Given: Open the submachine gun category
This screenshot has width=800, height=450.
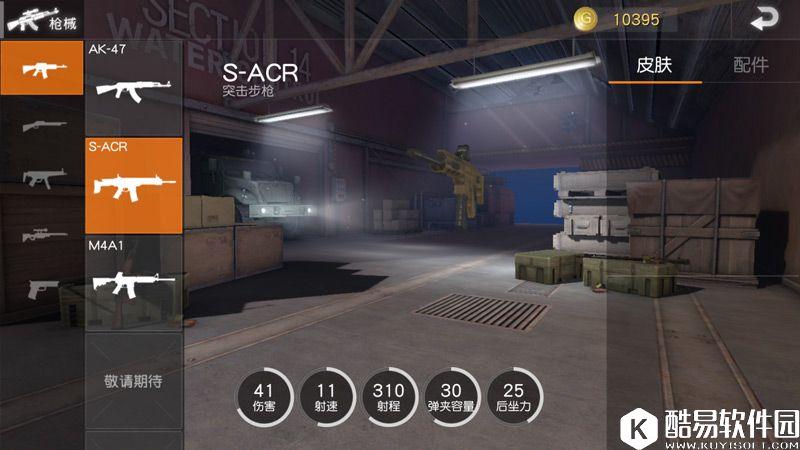Looking at the screenshot, I should click(42, 177).
